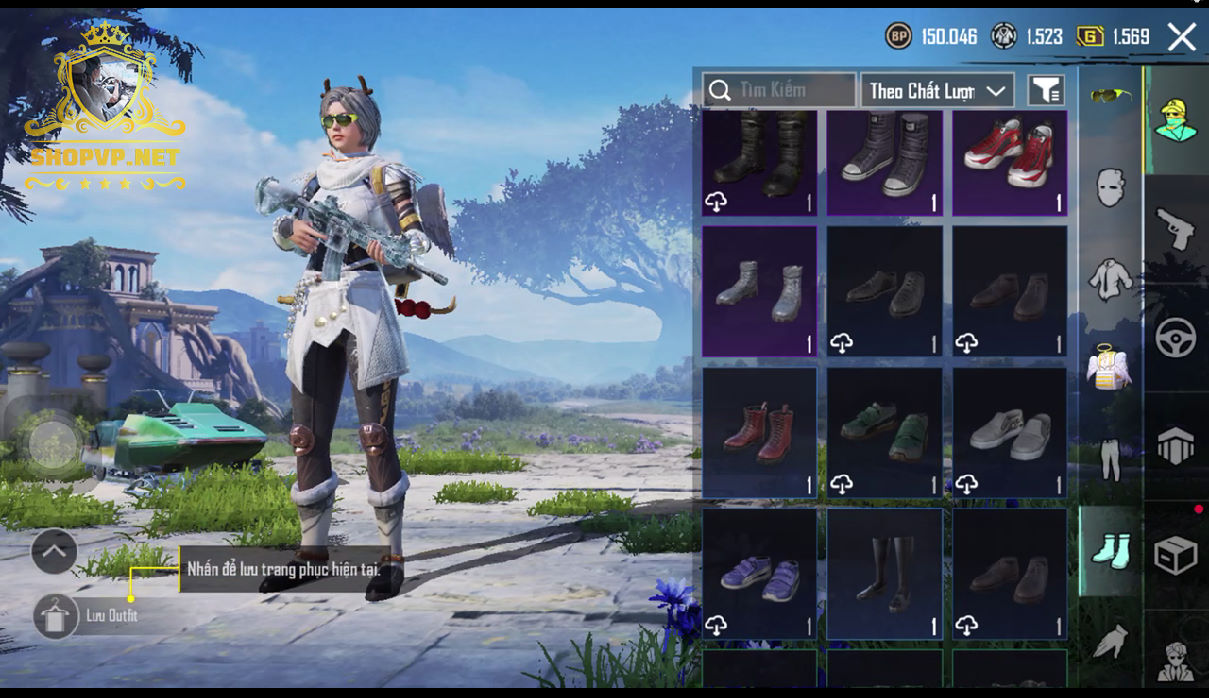The width and height of the screenshot is (1209, 698).
Task: Open the face mask category tab
Action: (1110, 187)
